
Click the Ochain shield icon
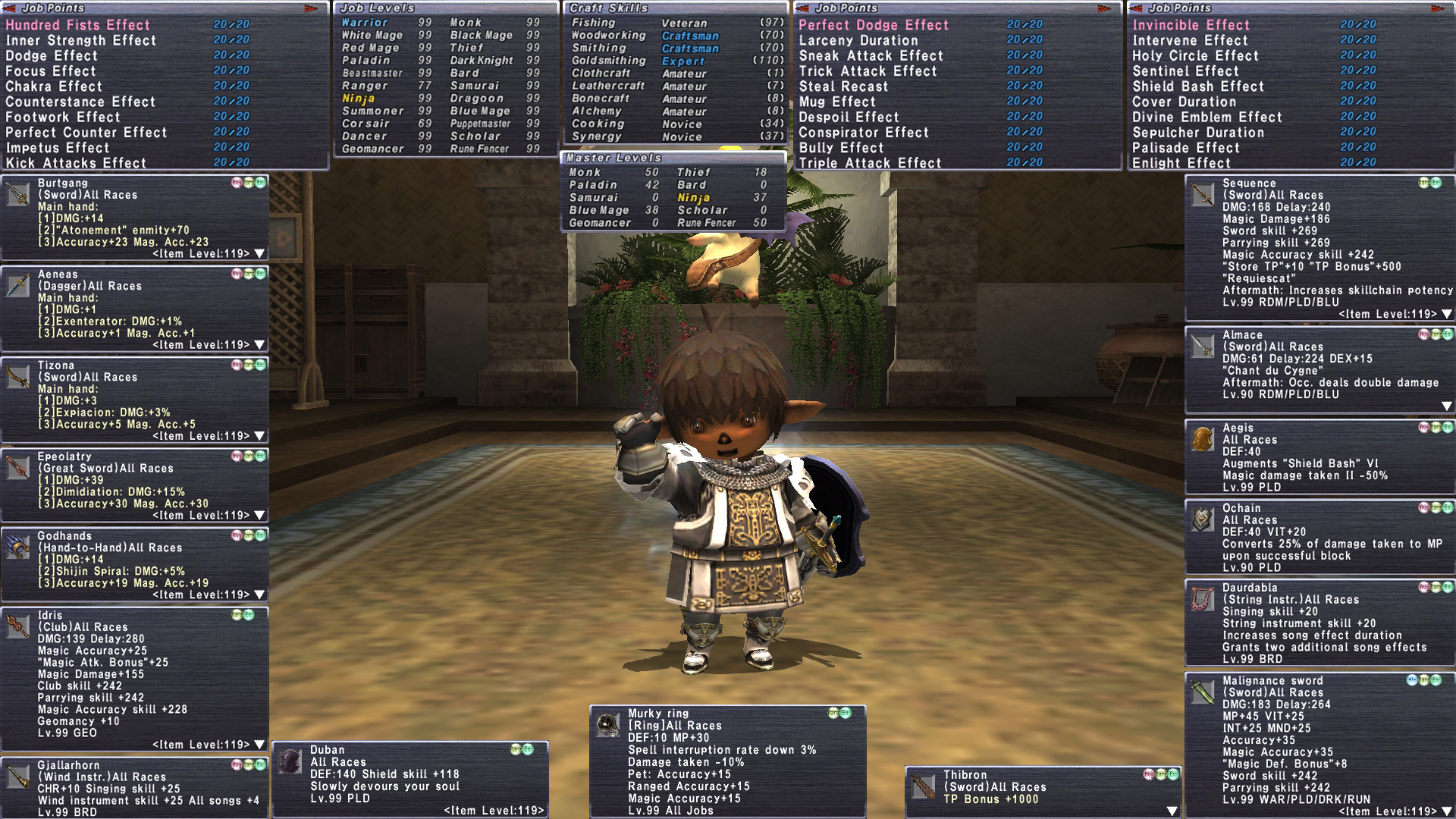pos(1203,519)
